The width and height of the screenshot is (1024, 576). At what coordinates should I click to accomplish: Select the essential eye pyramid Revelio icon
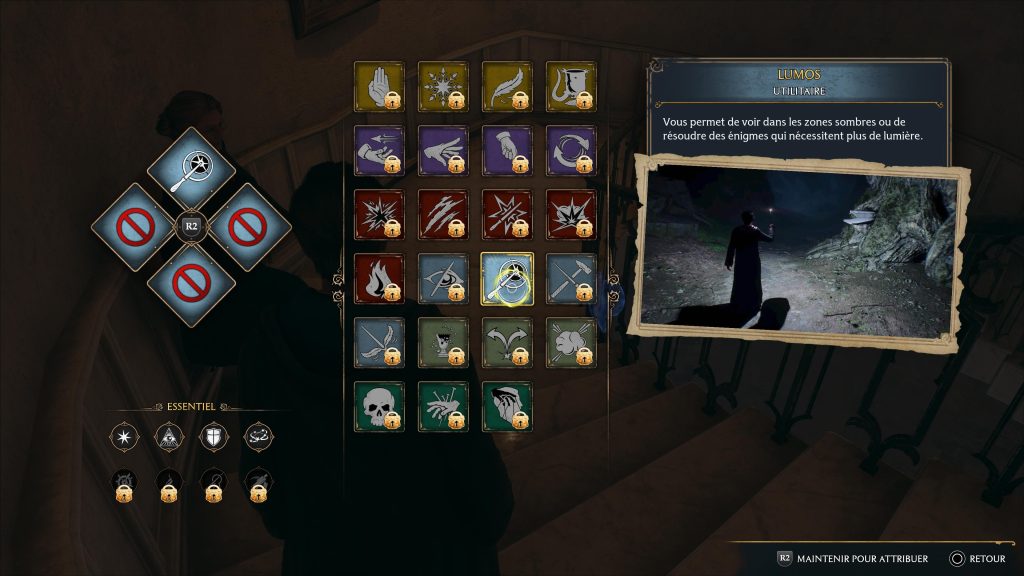click(169, 435)
